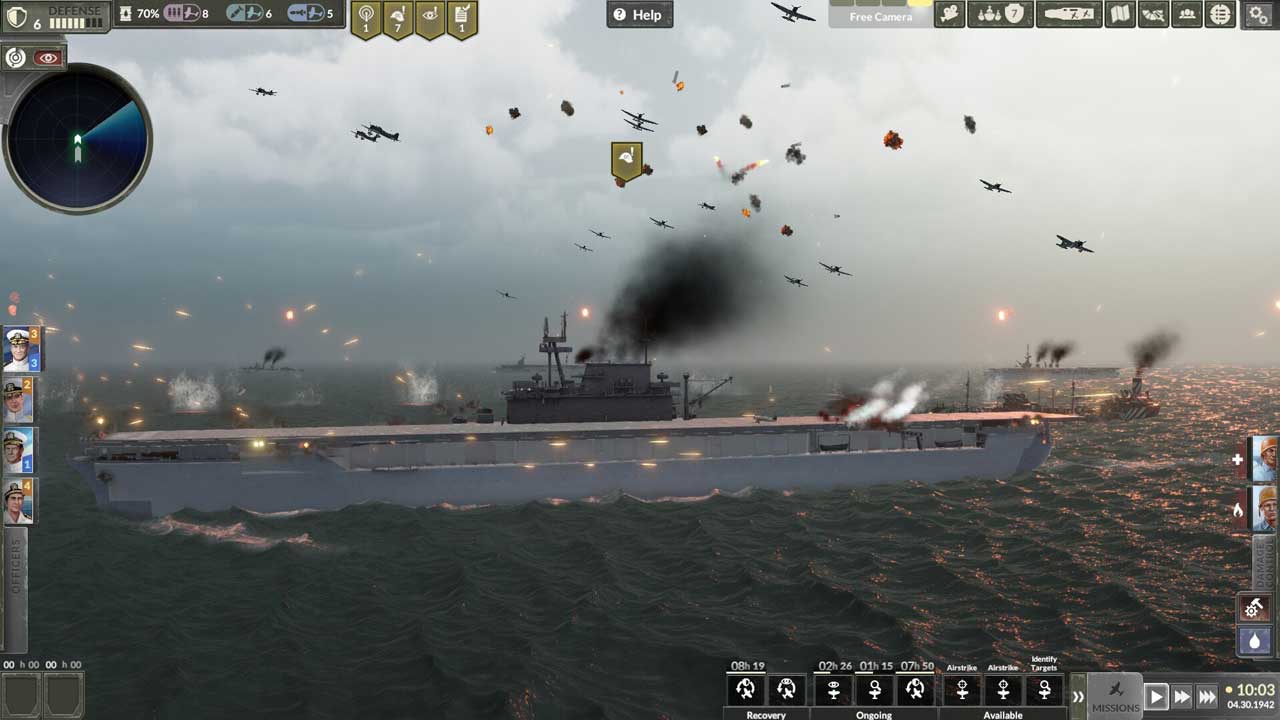Screen dimensions: 1280x720
Task: Open the folded map view
Action: click(x=1120, y=15)
